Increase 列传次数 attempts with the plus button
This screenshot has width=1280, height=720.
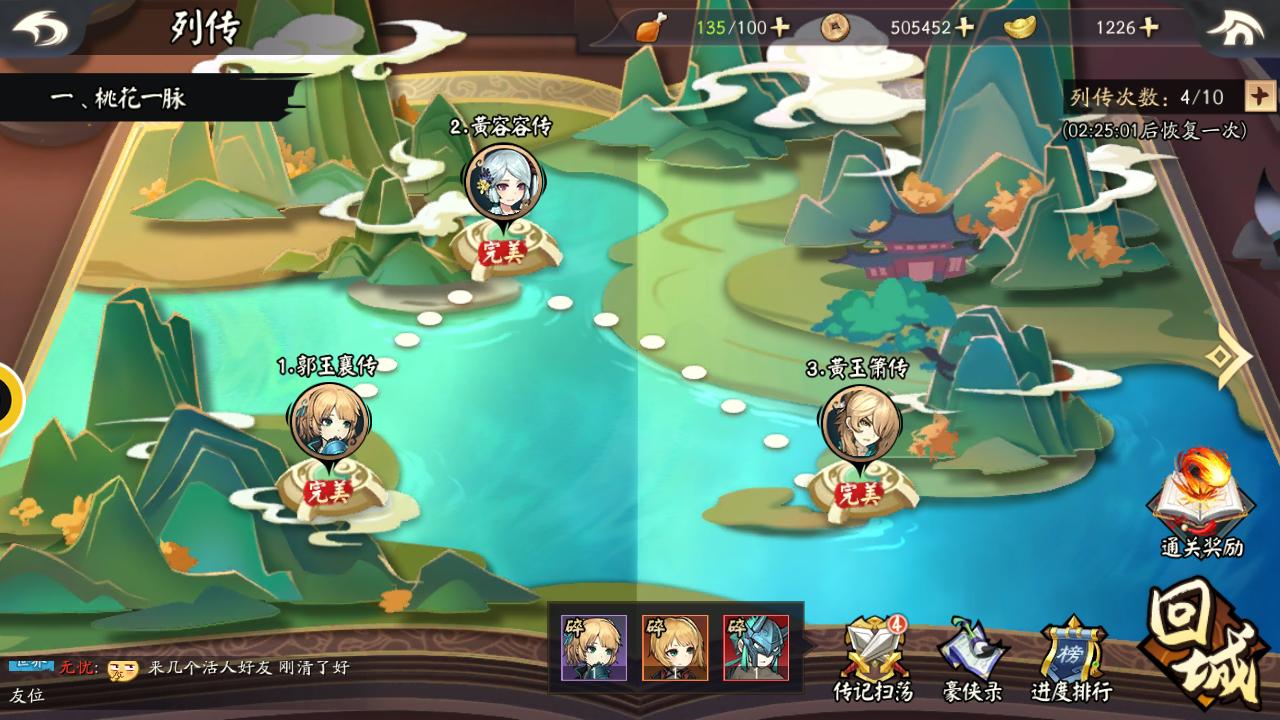[x=1259, y=96]
